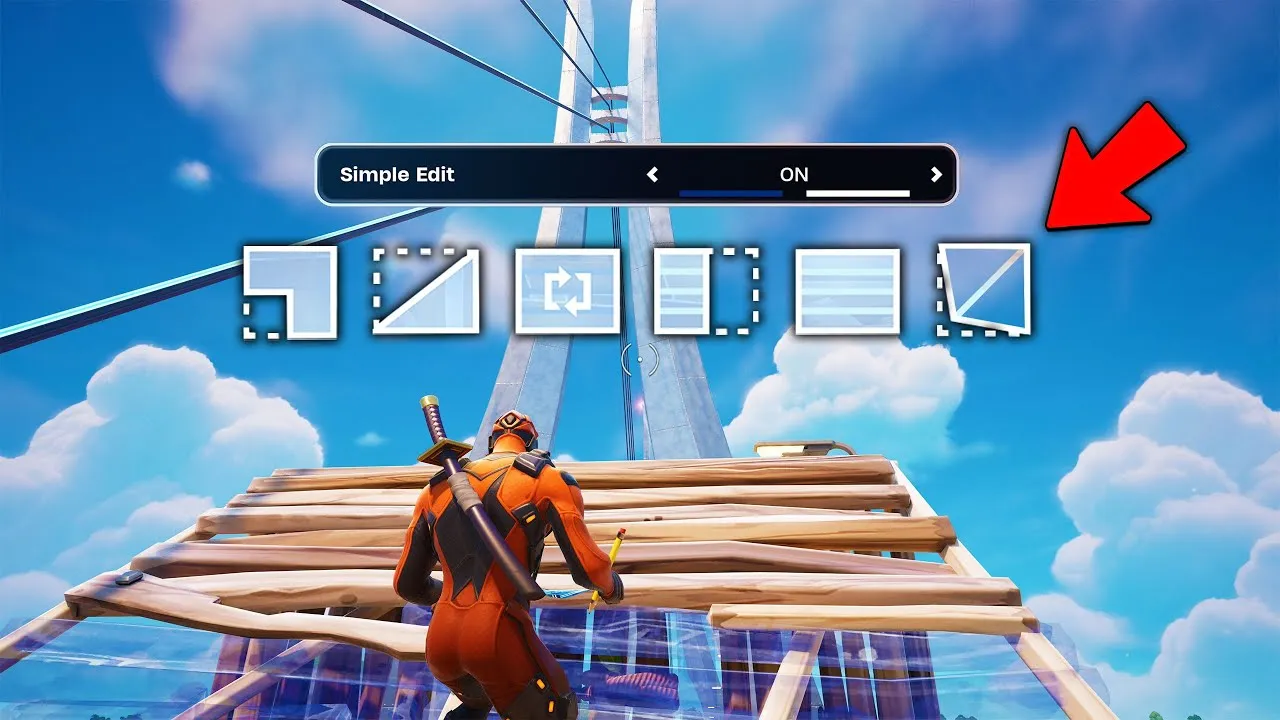This screenshot has width=1280, height=720.
Task: Turn Simple Edit off with the left chevron
Action: tap(651, 173)
